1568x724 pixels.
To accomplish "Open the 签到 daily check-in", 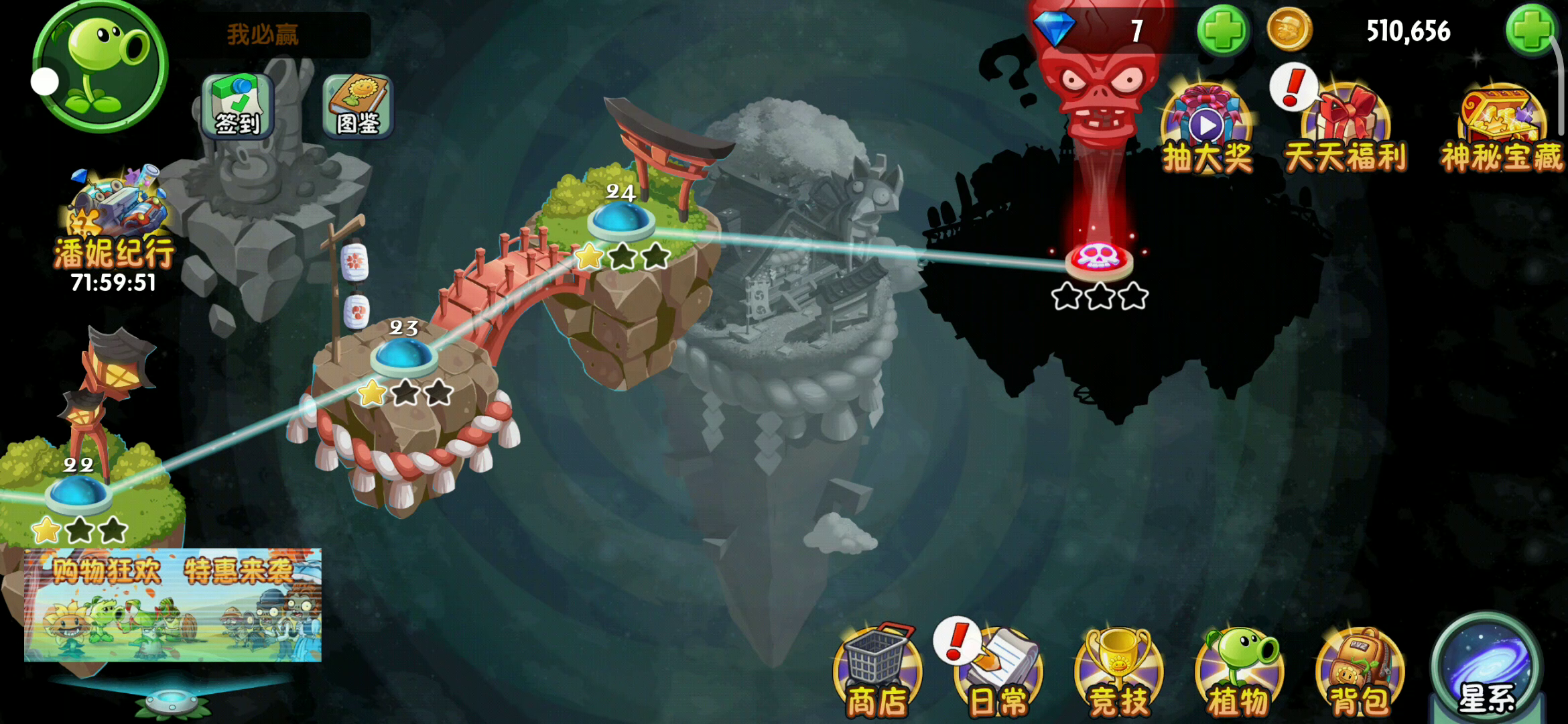I will 238,106.
